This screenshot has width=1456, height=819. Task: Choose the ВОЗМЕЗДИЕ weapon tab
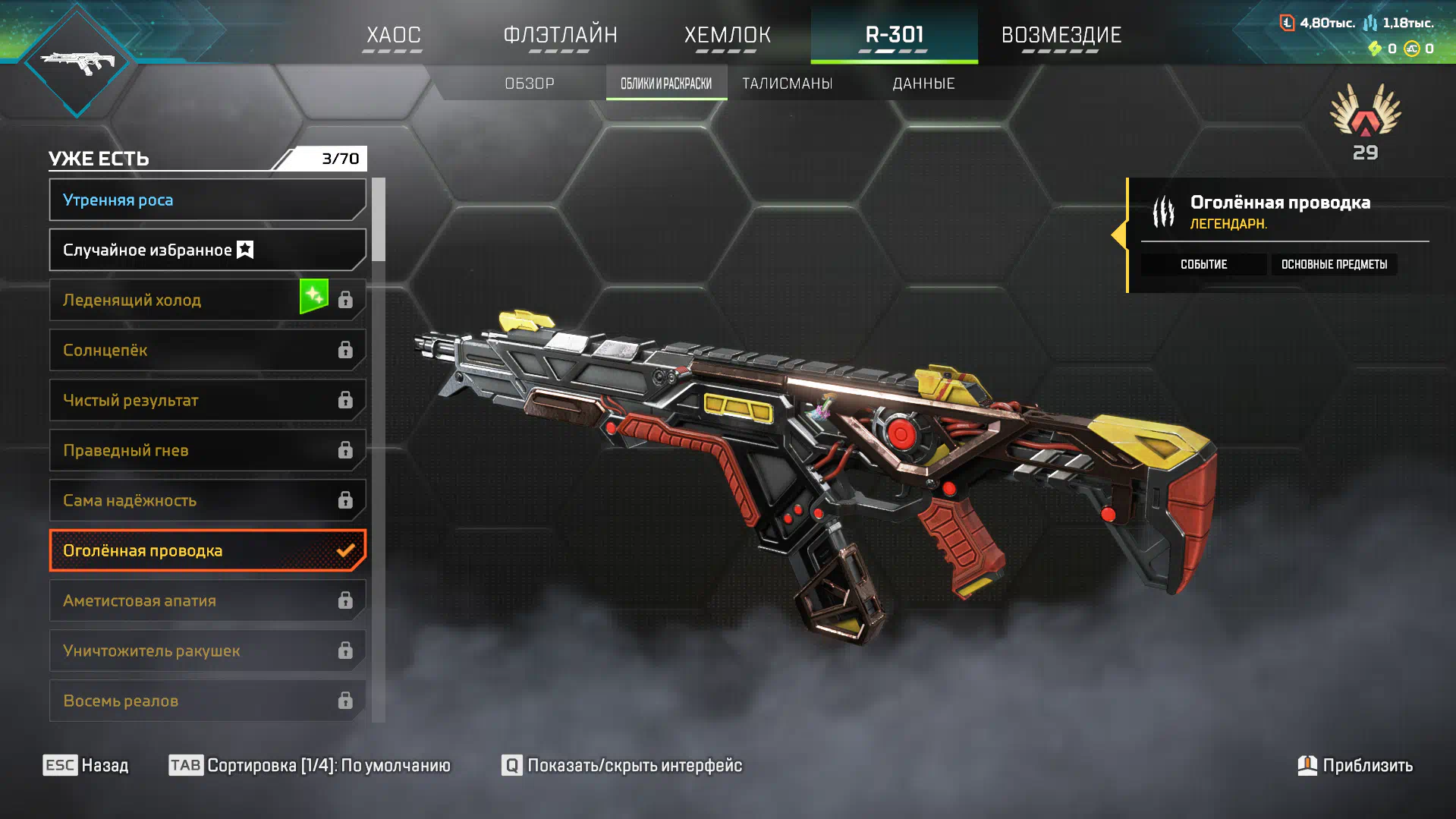(1061, 35)
